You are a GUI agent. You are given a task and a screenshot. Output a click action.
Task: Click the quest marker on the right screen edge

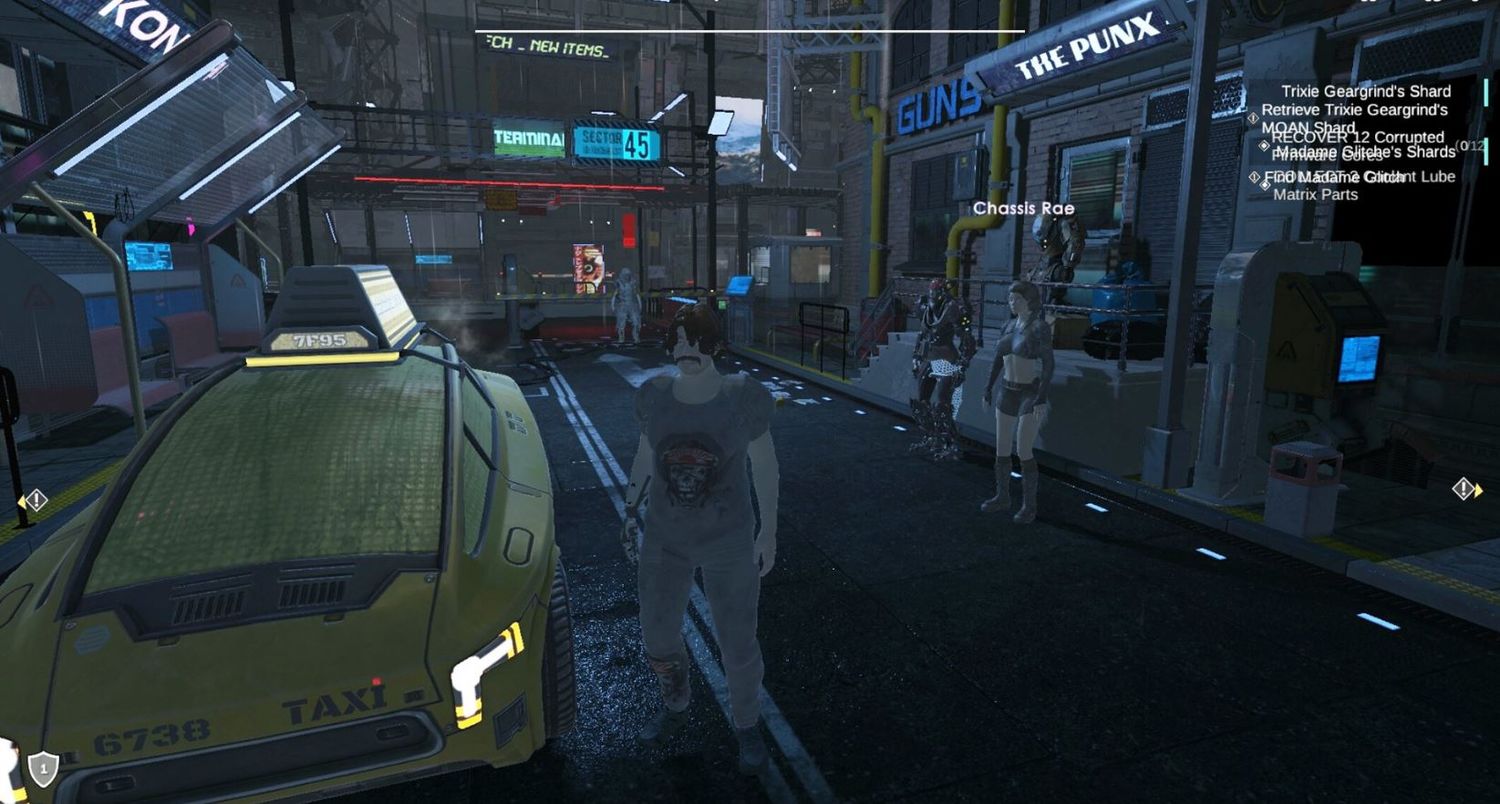(x=1465, y=489)
